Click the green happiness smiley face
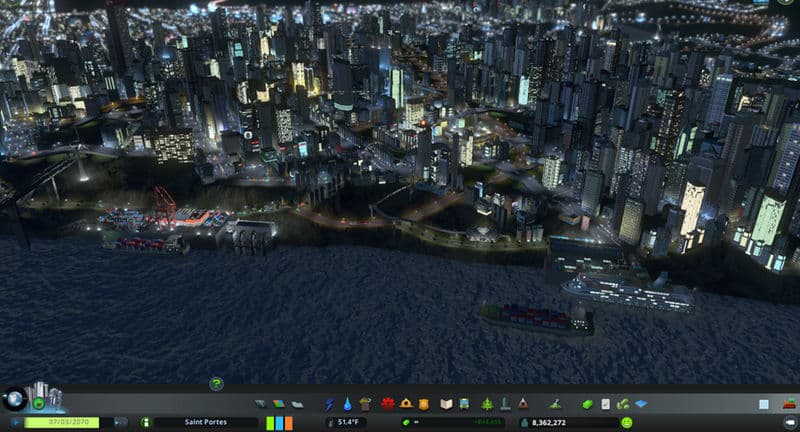800x432 pixels. pyautogui.click(x=626, y=423)
